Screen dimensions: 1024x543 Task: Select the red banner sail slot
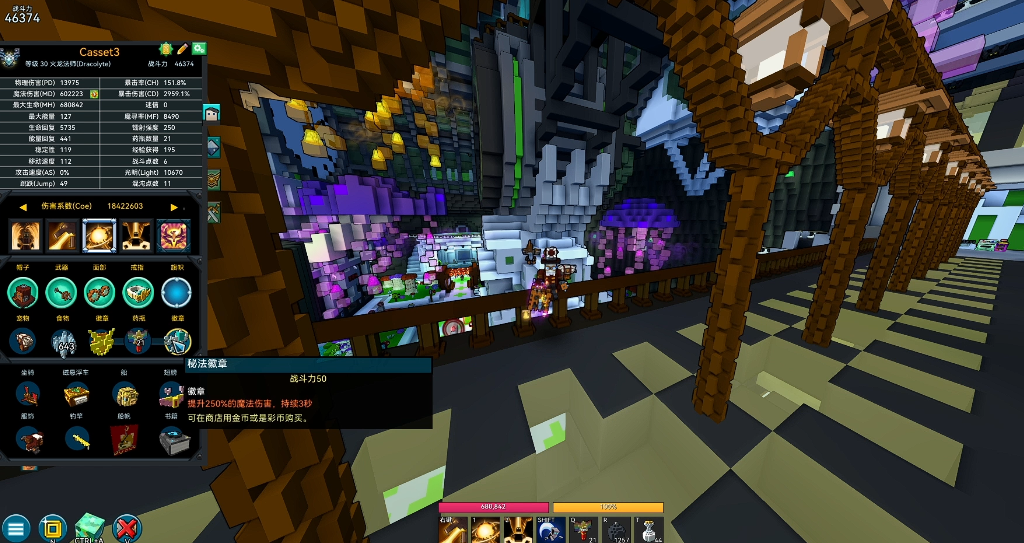124,439
